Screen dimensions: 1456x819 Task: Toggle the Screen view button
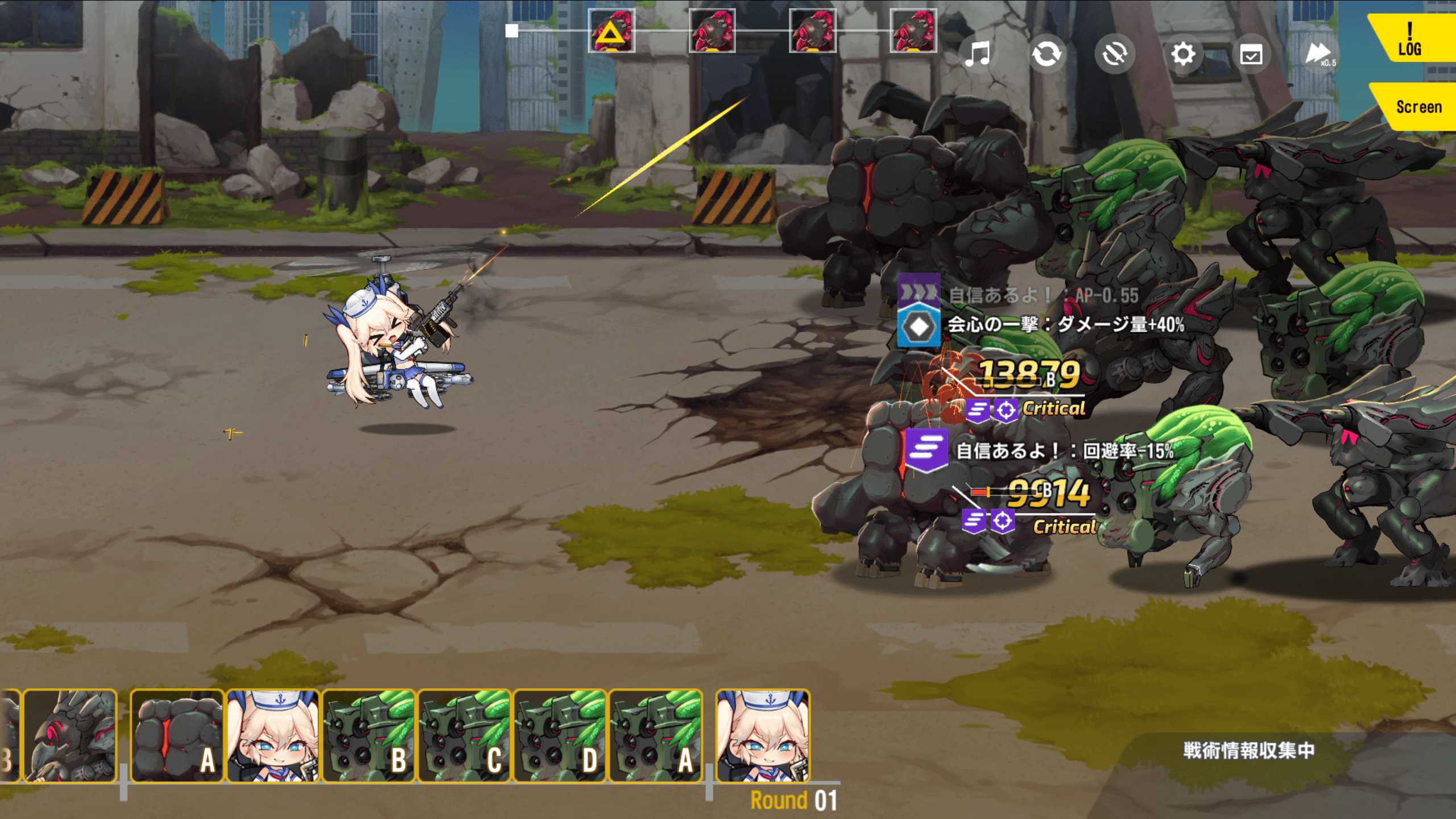1417,107
